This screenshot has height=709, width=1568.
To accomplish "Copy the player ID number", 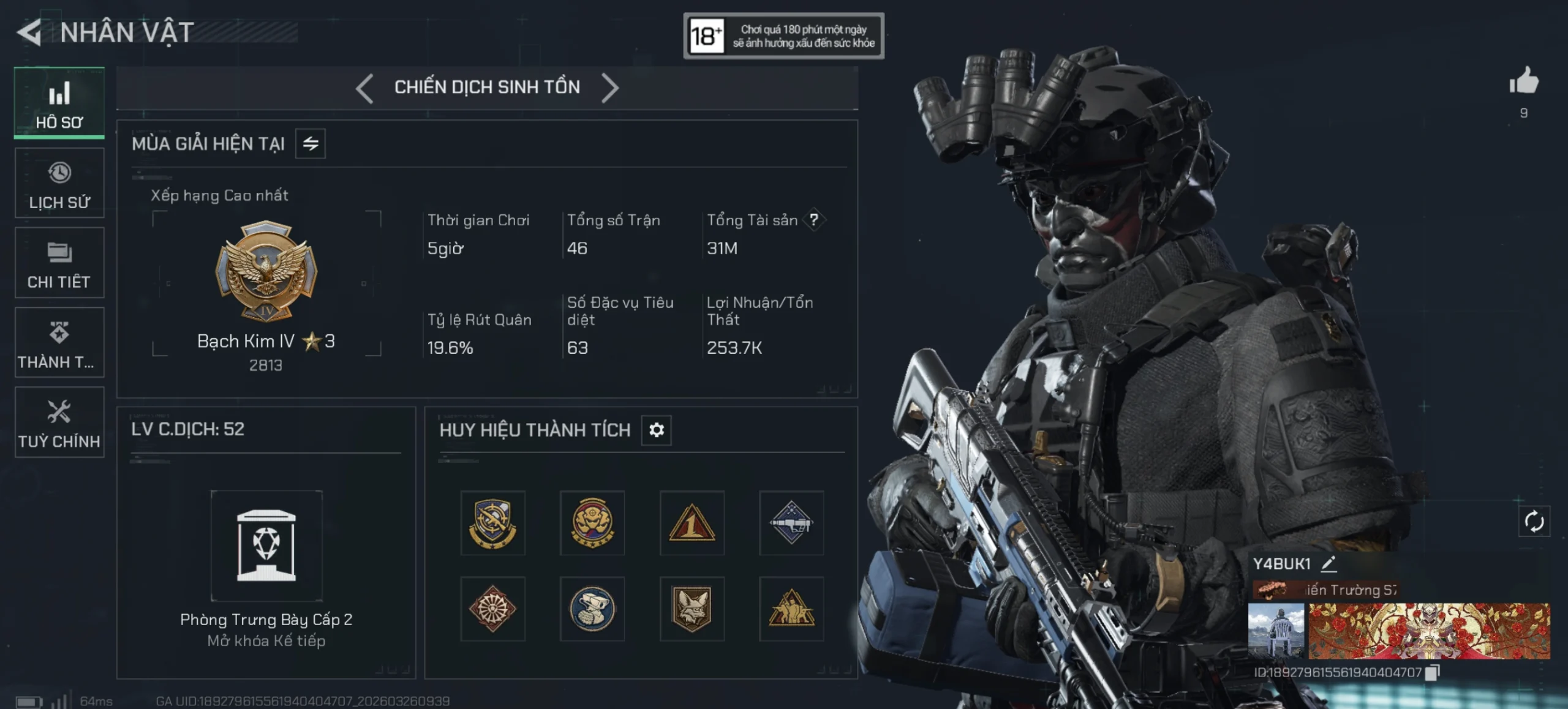I will [x=1433, y=673].
